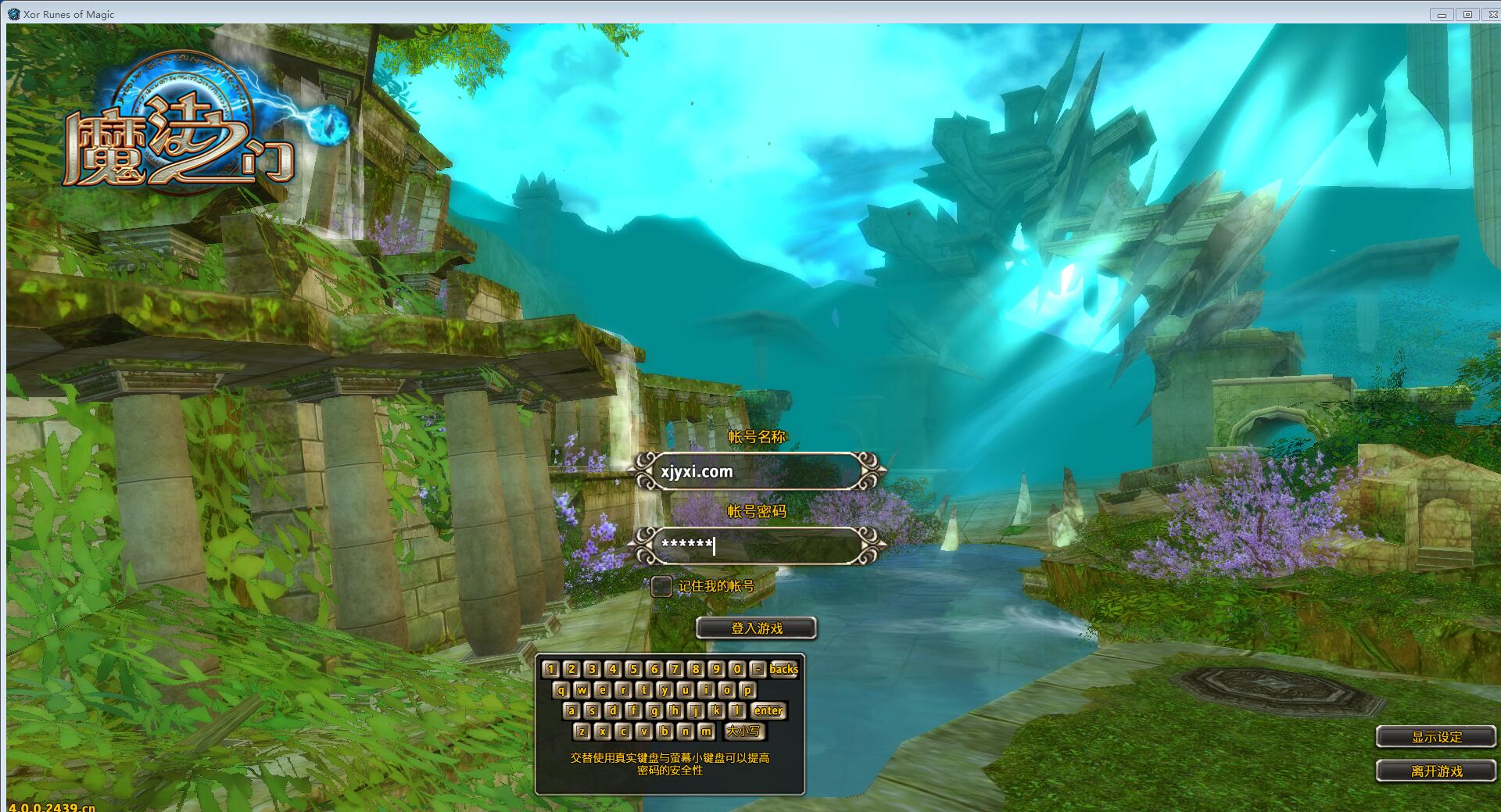Toggle letter case with the 大小写 key
Viewport: 1501px width, 812px height.
pos(743,732)
